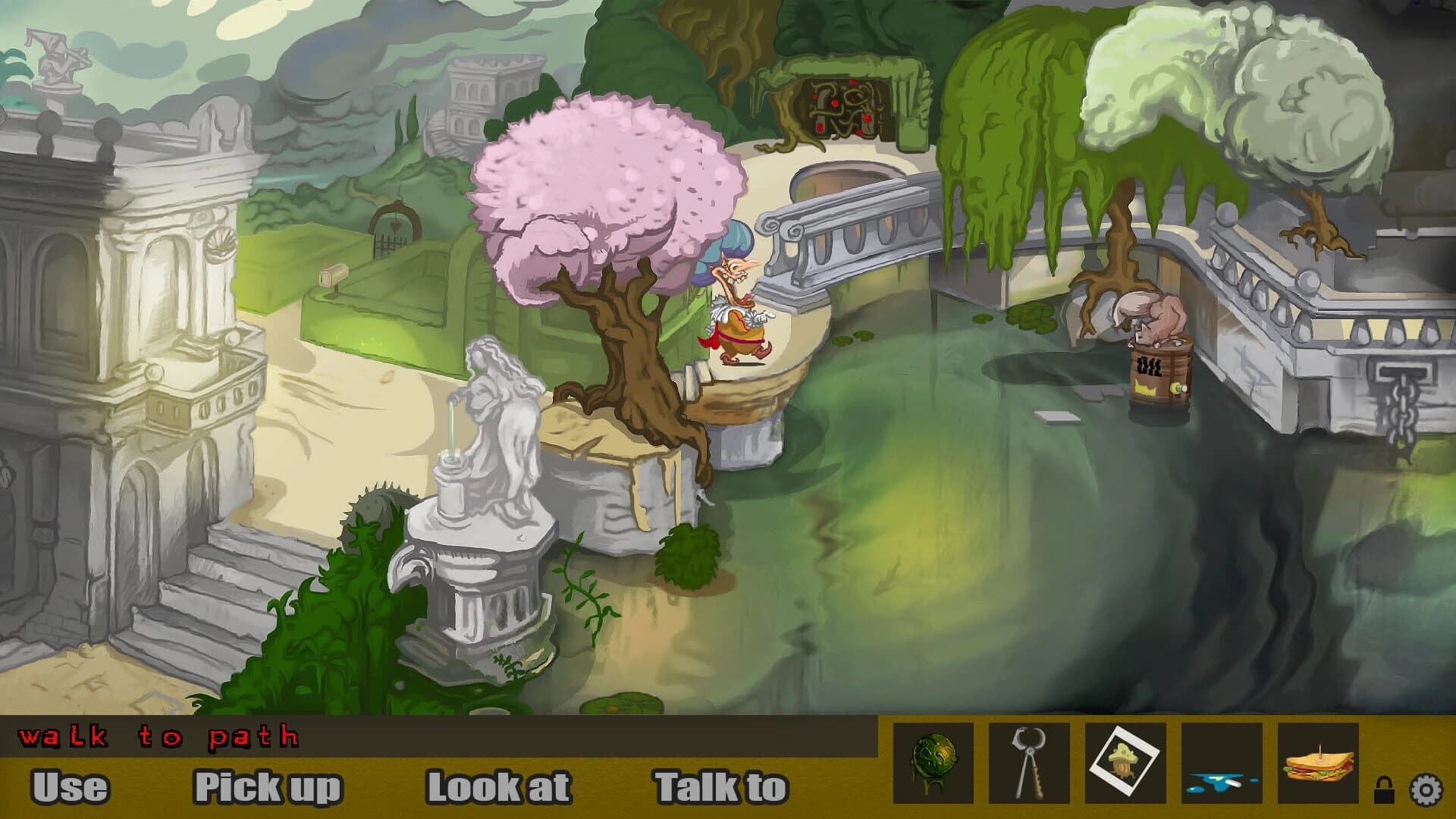
Task: Click the Pick up verb
Action: click(267, 786)
